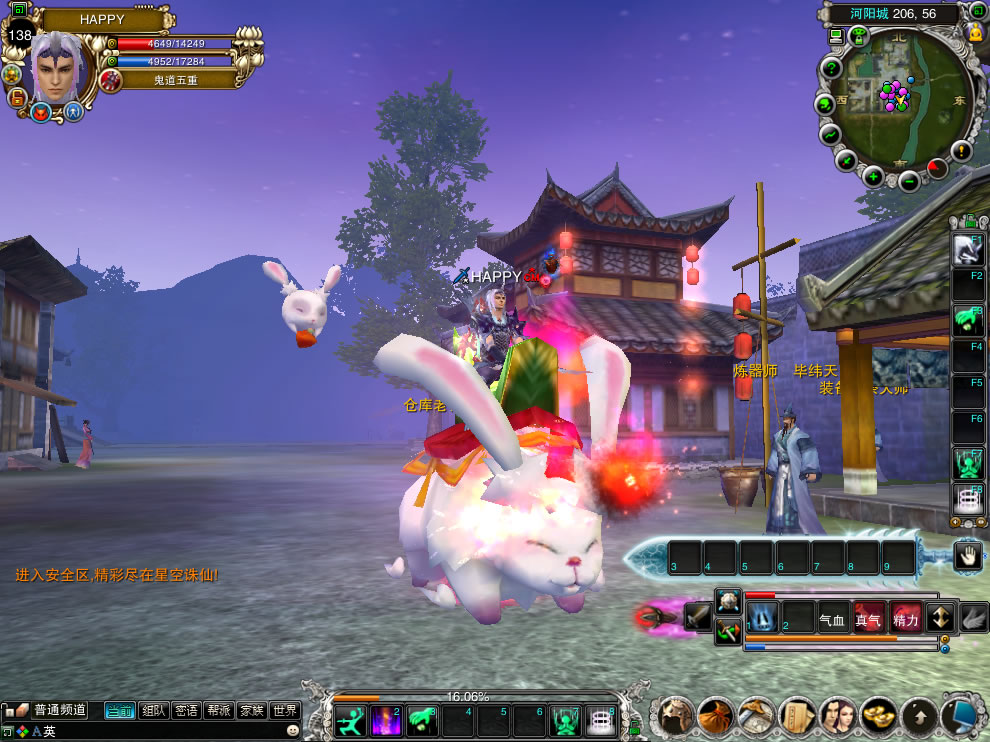Click the green question mark help button
The width and height of the screenshot is (990, 742).
(831, 68)
